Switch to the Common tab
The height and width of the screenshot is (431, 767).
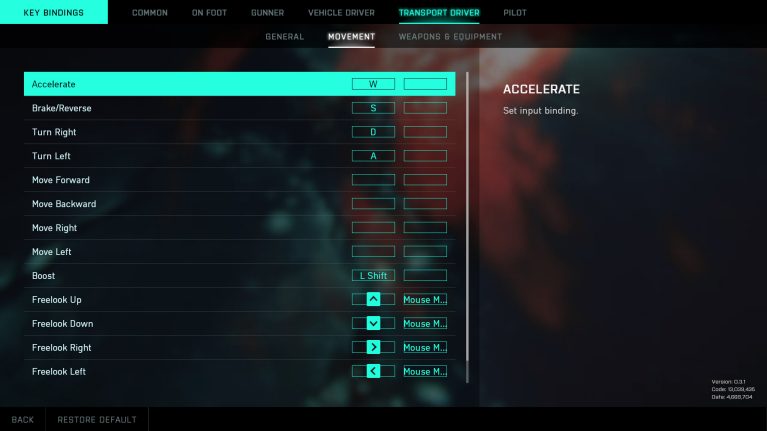tap(150, 13)
